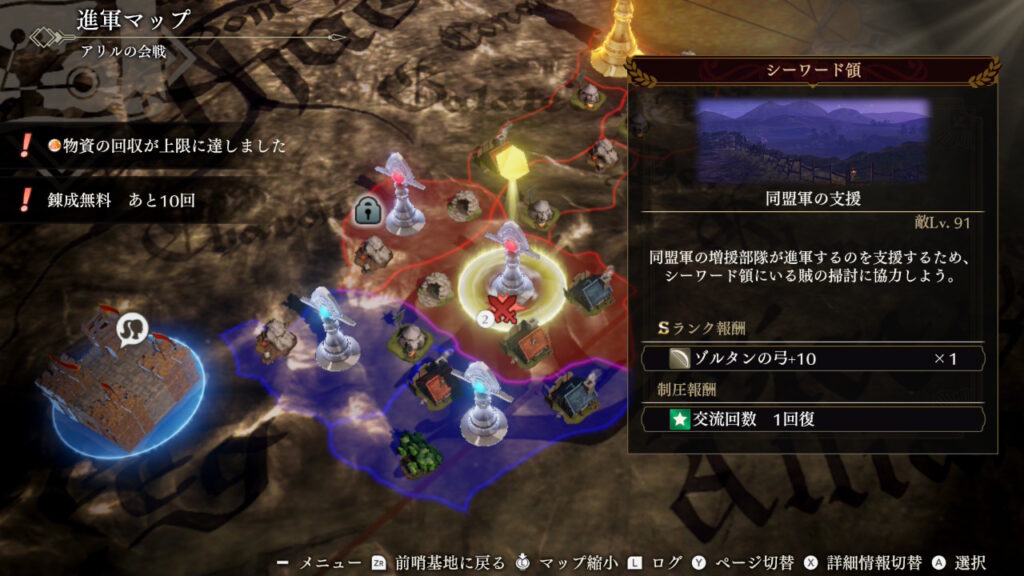Open the 錬成無料 あと10回 notification

pyautogui.click(x=120, y=199)
